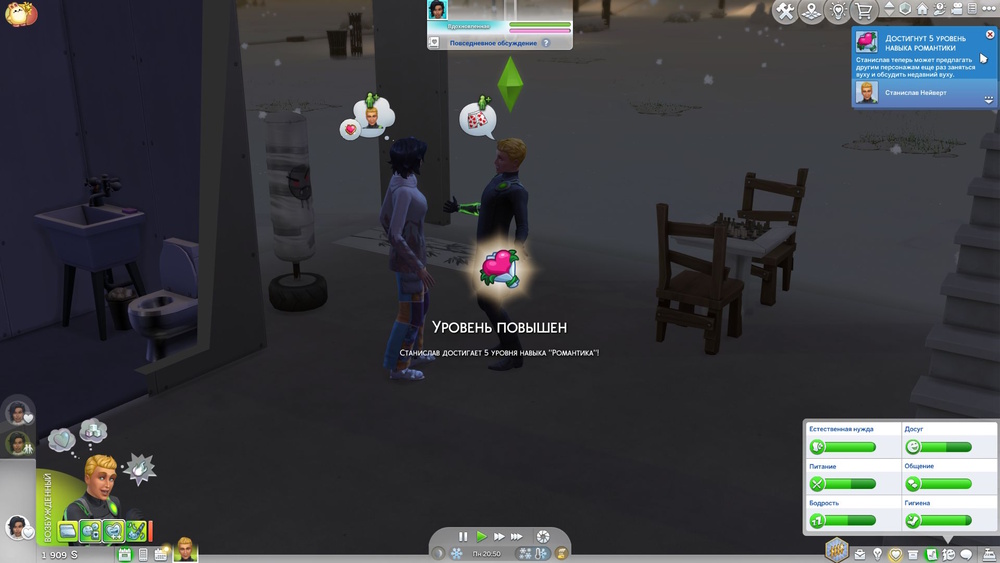This screenshot has width=1000, height=563.
Task: Expand the notification panel arrow
Action: pos(989,100)
